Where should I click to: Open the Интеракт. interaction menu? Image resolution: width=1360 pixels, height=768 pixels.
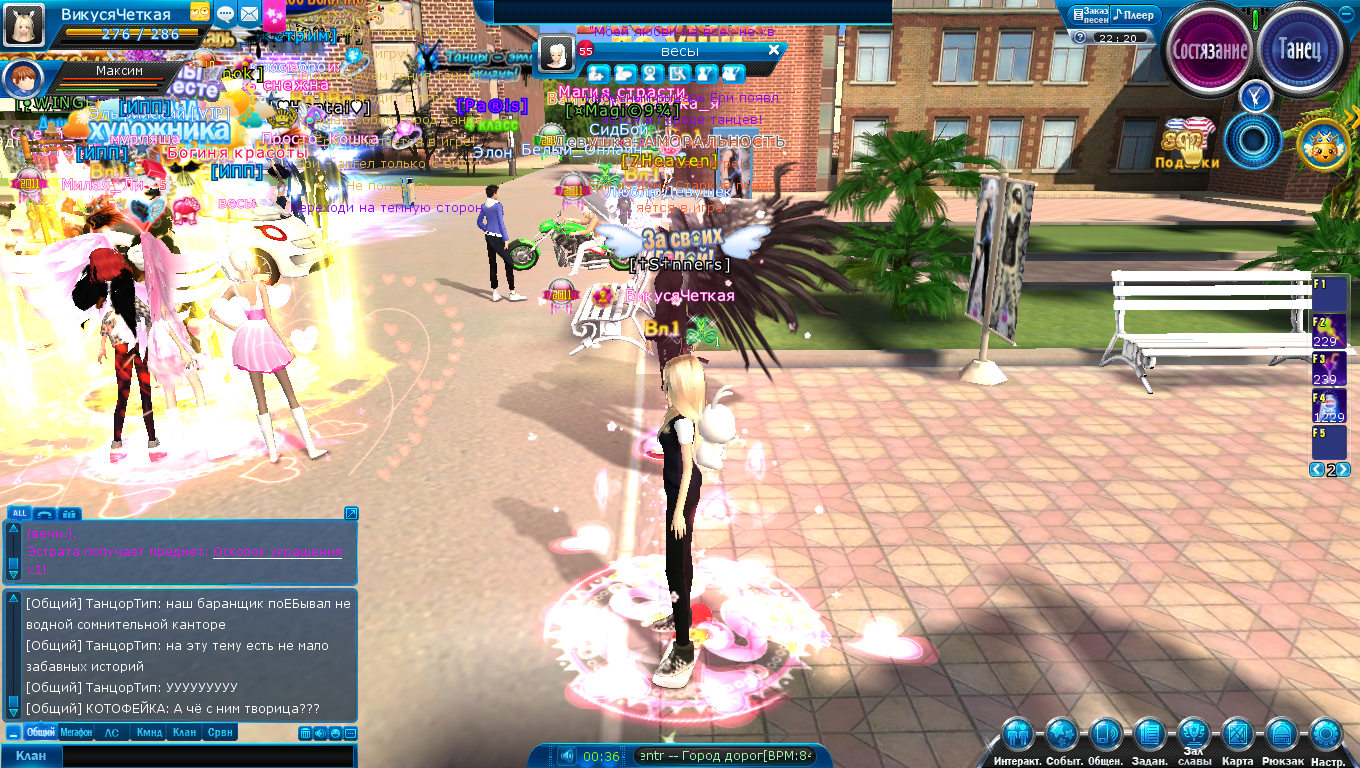[x=1018, y=737]
